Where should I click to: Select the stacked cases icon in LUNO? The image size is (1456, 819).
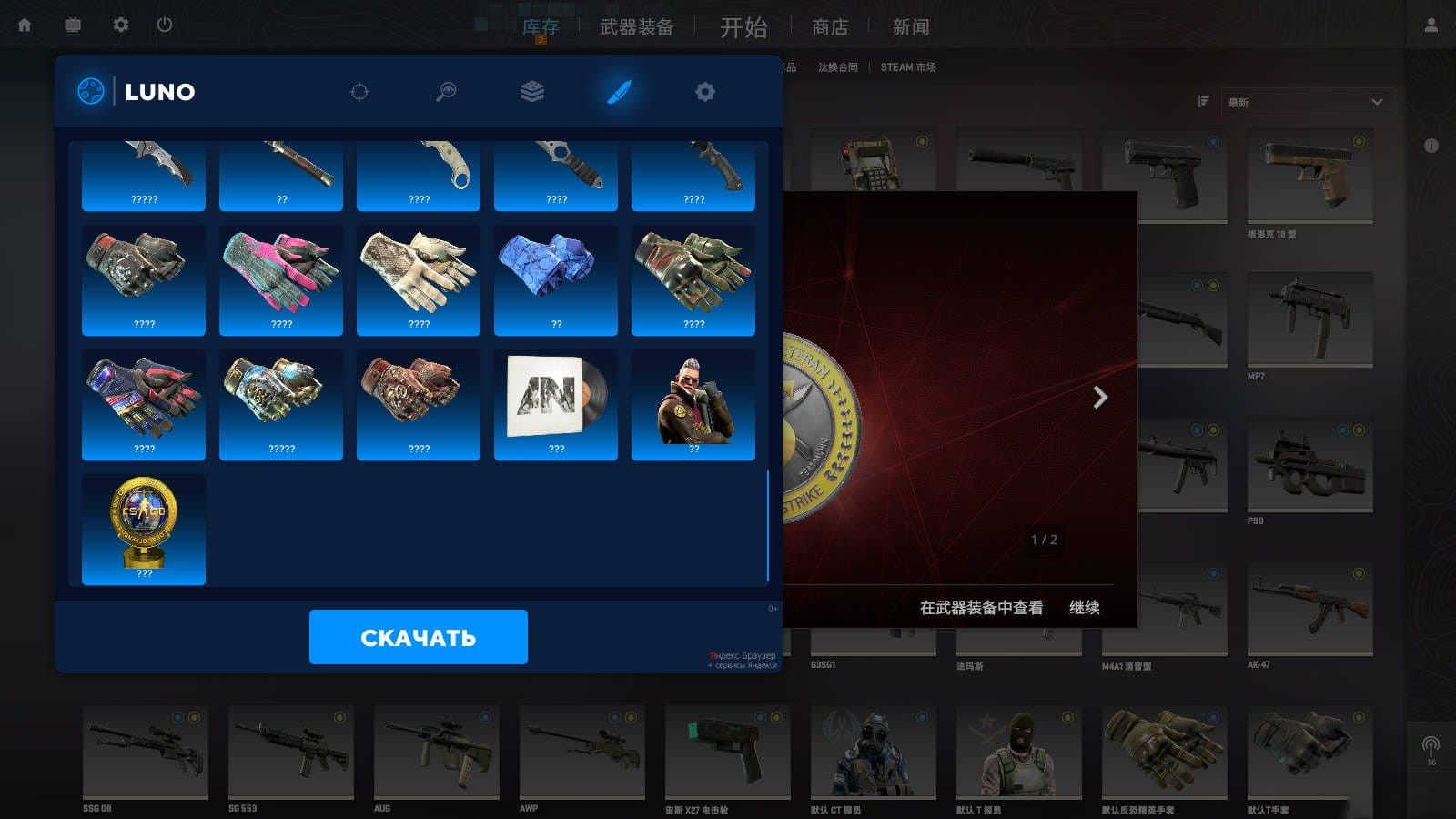click(532, 92)
